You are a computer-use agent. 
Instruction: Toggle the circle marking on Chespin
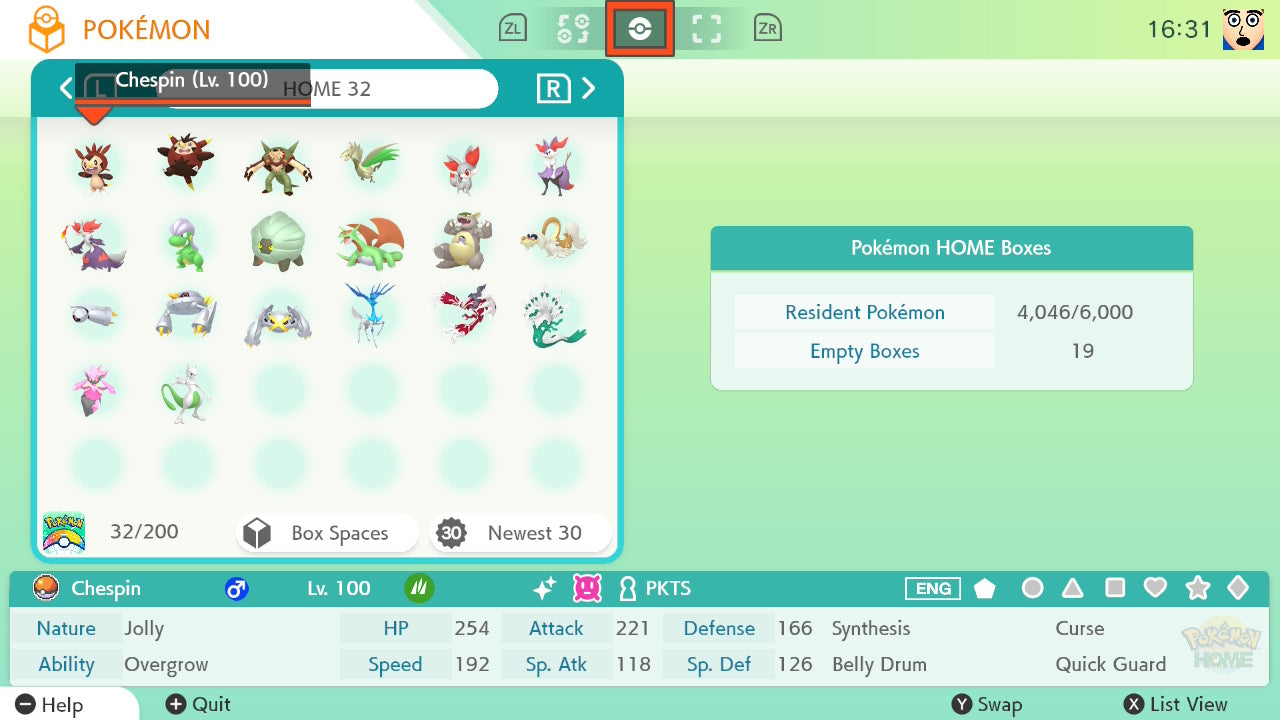pos(1032,589)
